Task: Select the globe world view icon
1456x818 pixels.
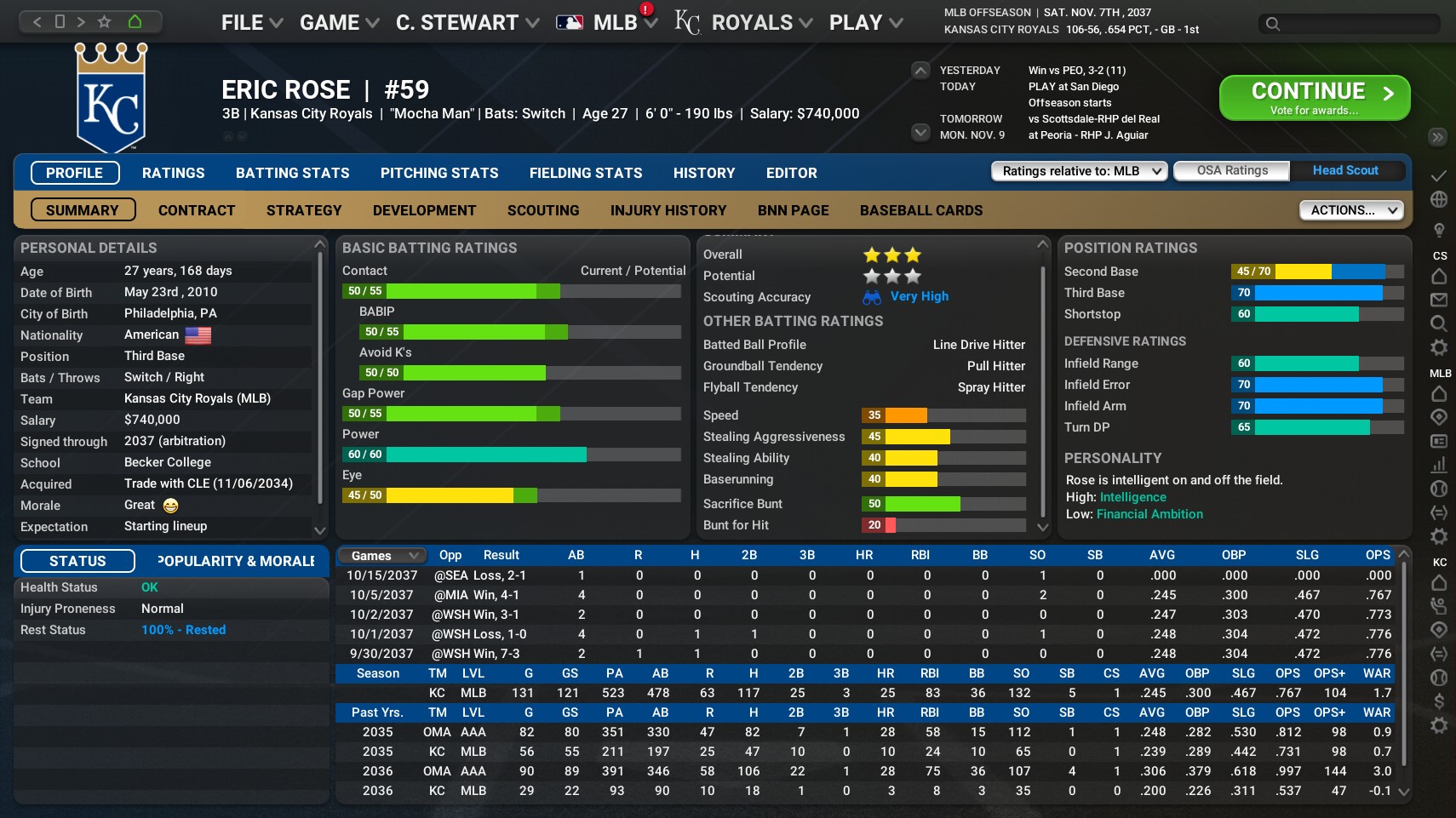Action: (x=1437, y=199)
